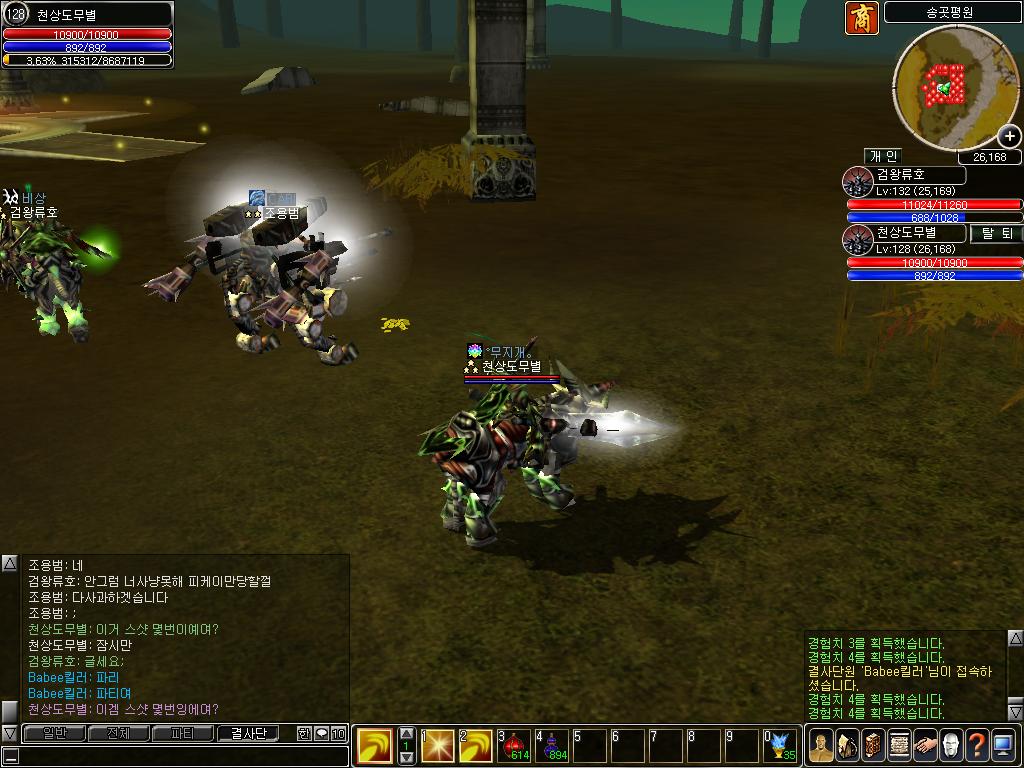
Task: Open the book icon in the menu bar
Action: click(873, 745)
